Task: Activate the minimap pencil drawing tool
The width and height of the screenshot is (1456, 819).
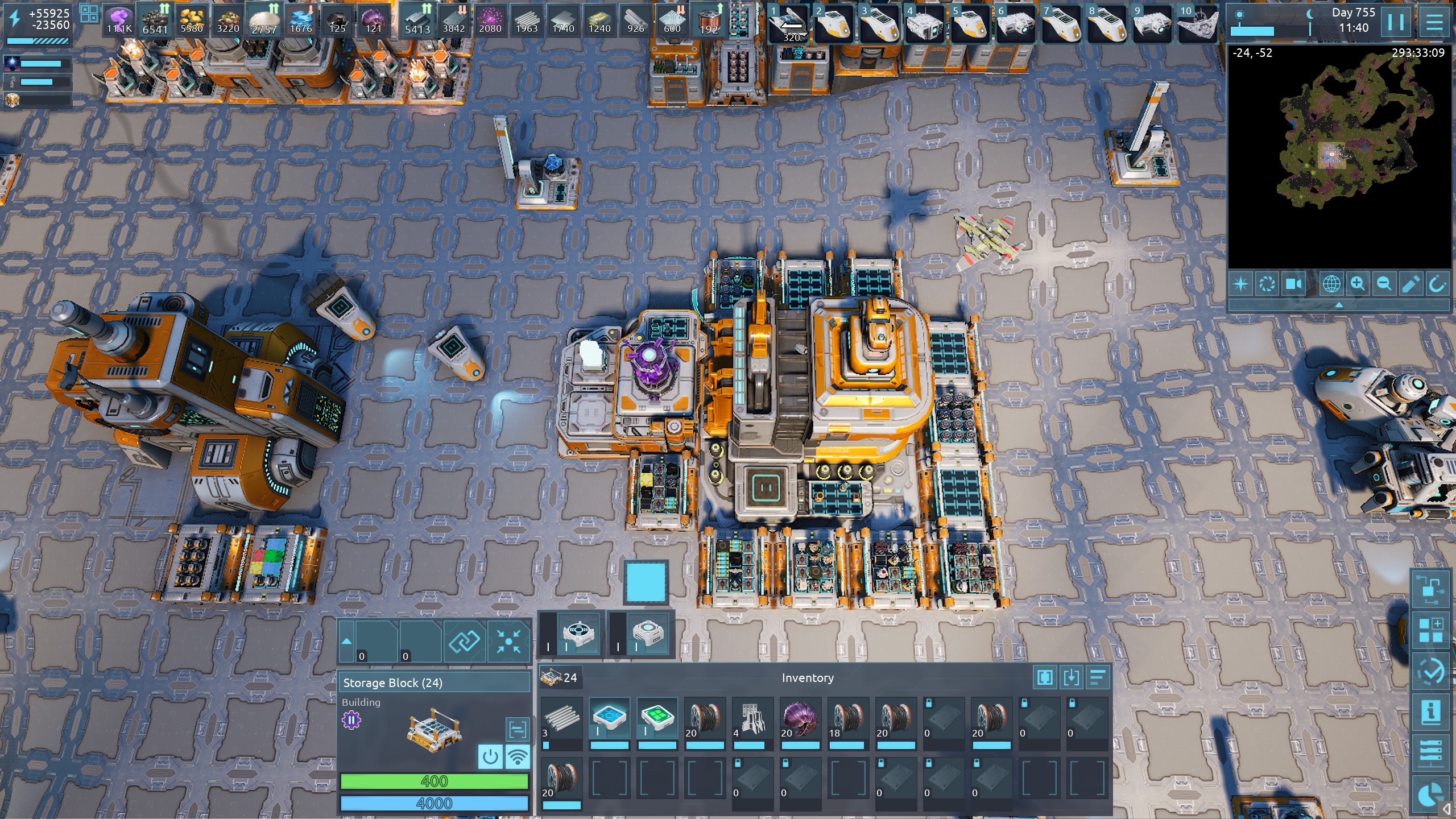Action: (x=1410, y=284)
